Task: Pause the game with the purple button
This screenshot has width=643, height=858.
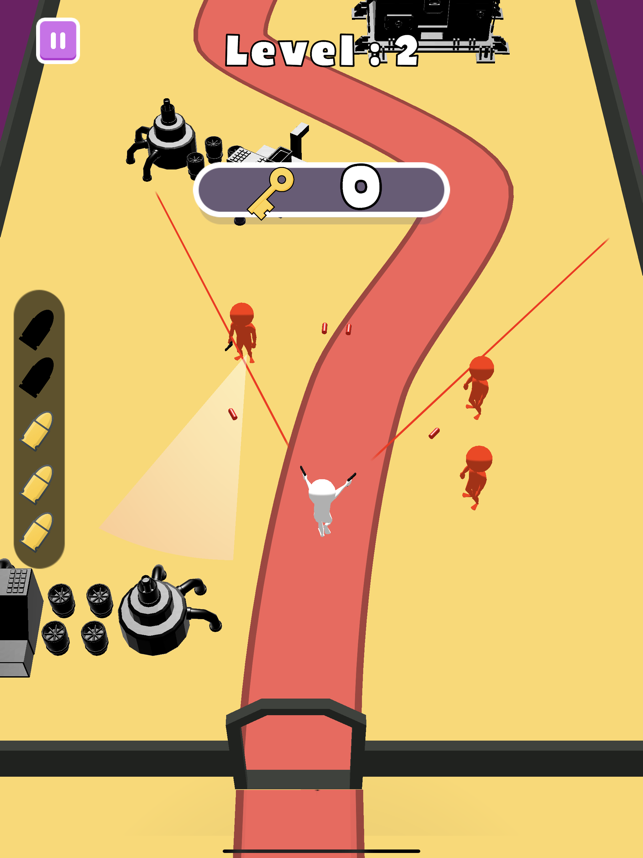Action: (x=58, y=41)
